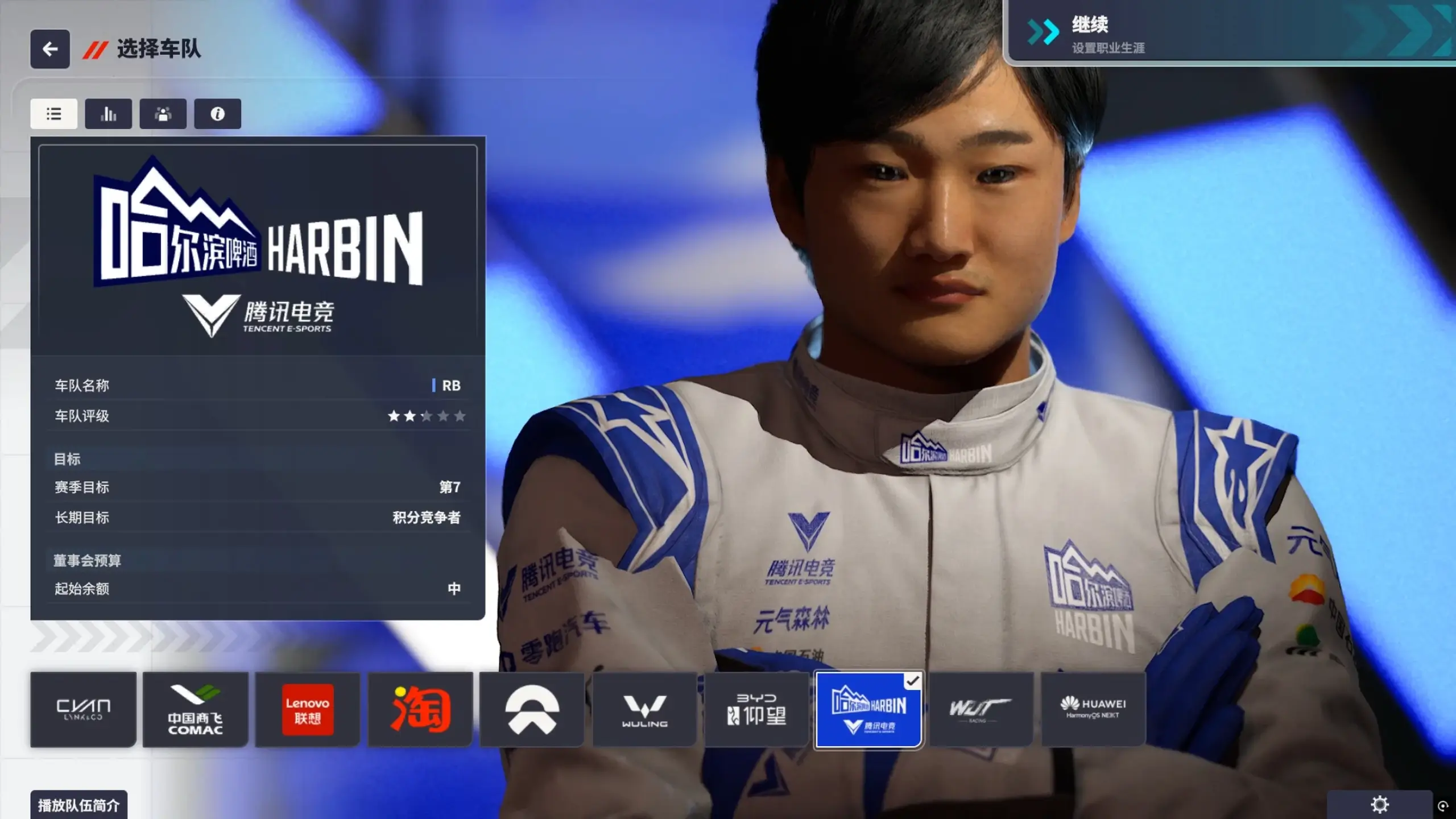Select the Lynk & Co Cyan team

pyautogui.click(x=83, y=709)
